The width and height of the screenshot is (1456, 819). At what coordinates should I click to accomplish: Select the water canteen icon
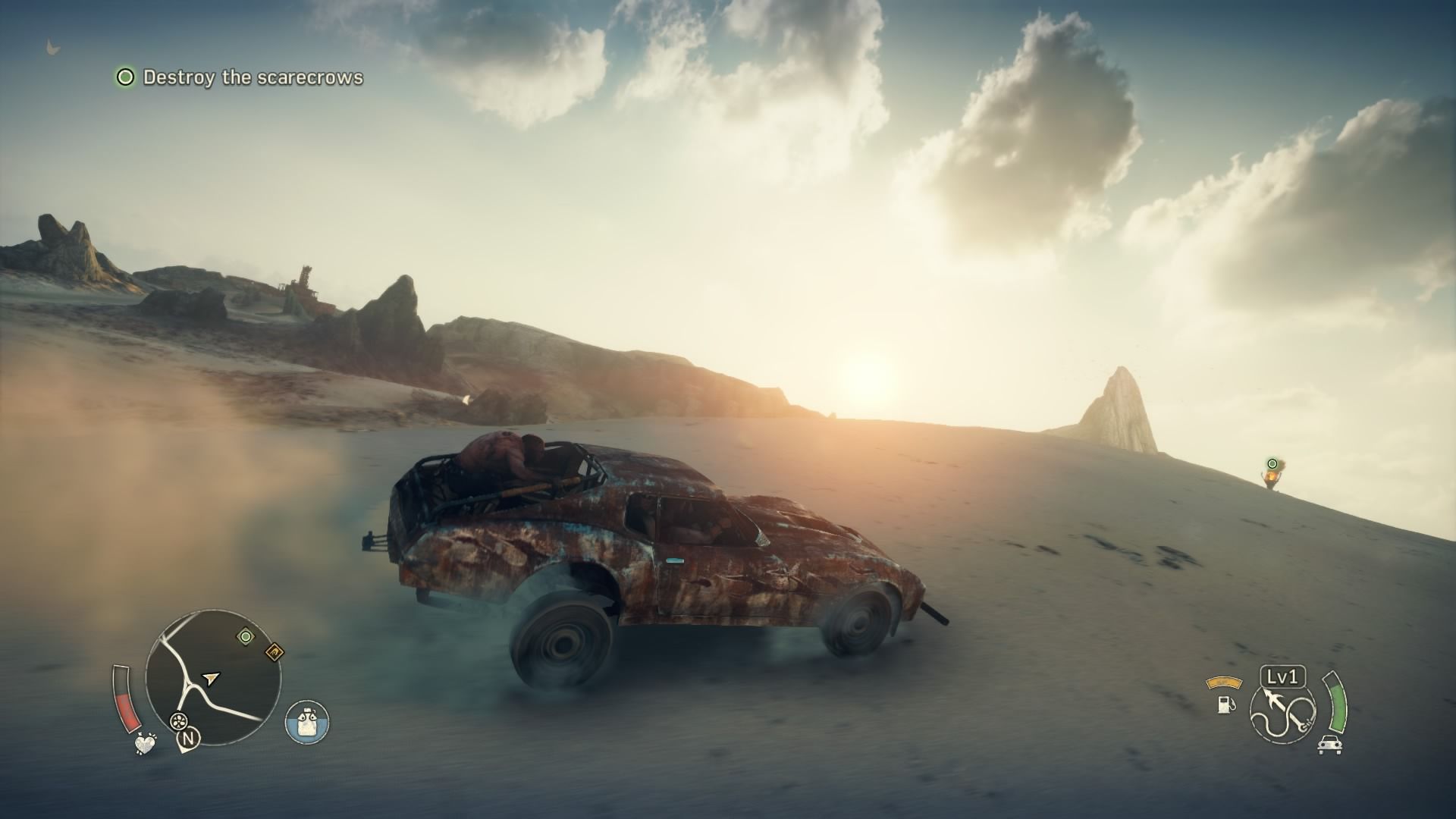coord(307,721)
